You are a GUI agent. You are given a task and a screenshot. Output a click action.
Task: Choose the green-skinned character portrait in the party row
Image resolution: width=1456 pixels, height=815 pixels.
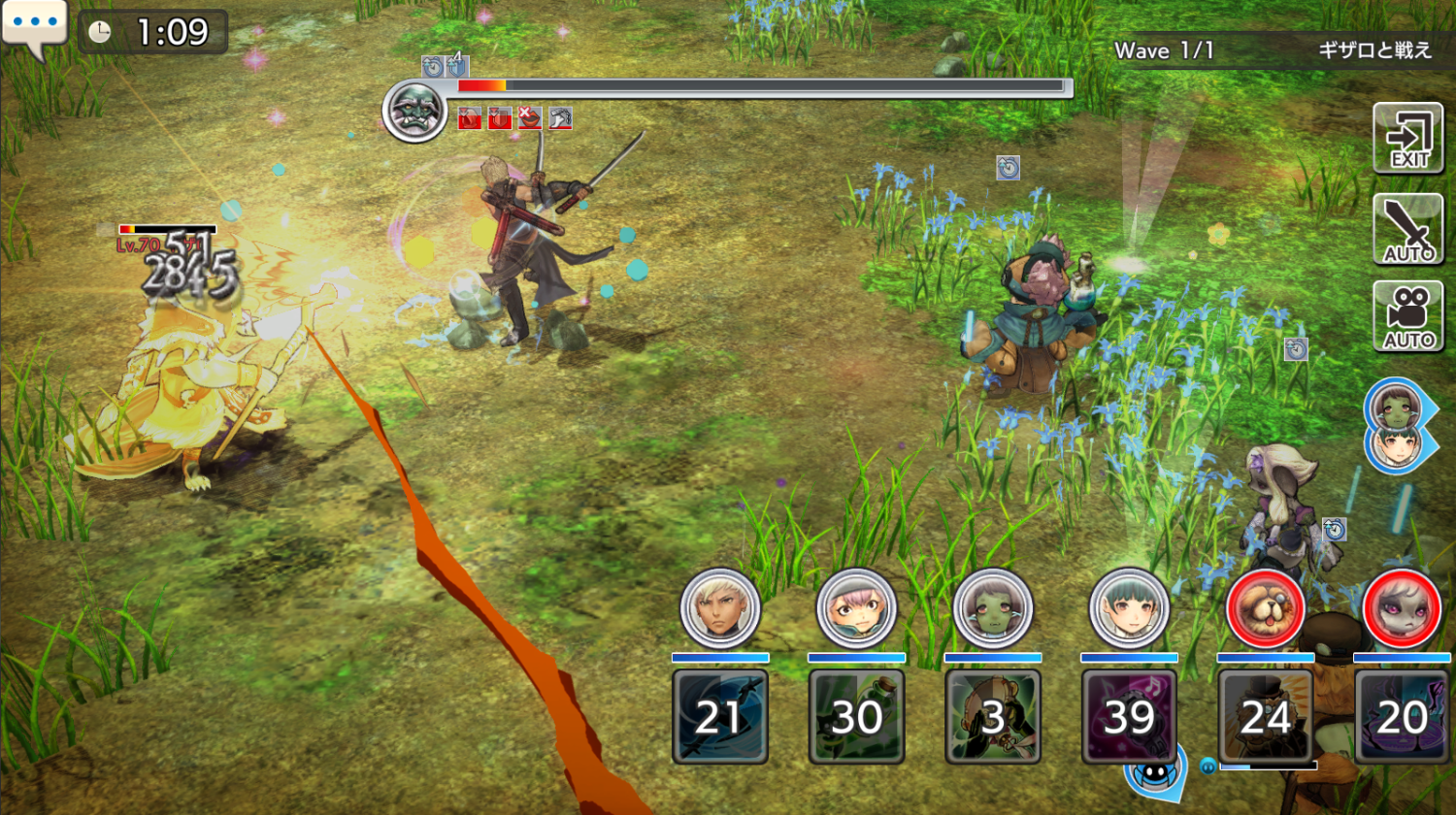993,608
